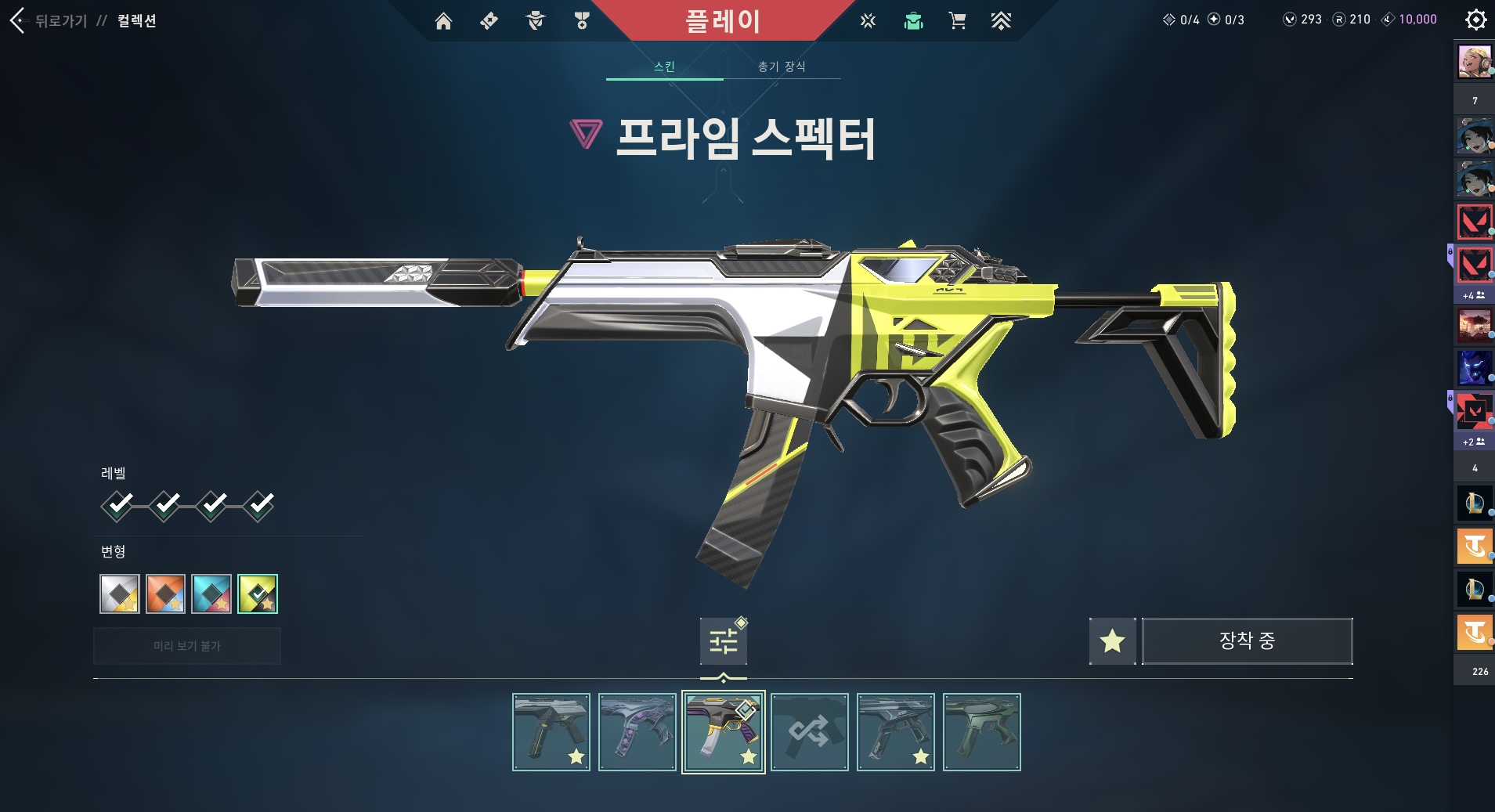Select the random shuffle skin thumbnail
The height and width of the screenshot is (812, 1495).
(809, 732)
